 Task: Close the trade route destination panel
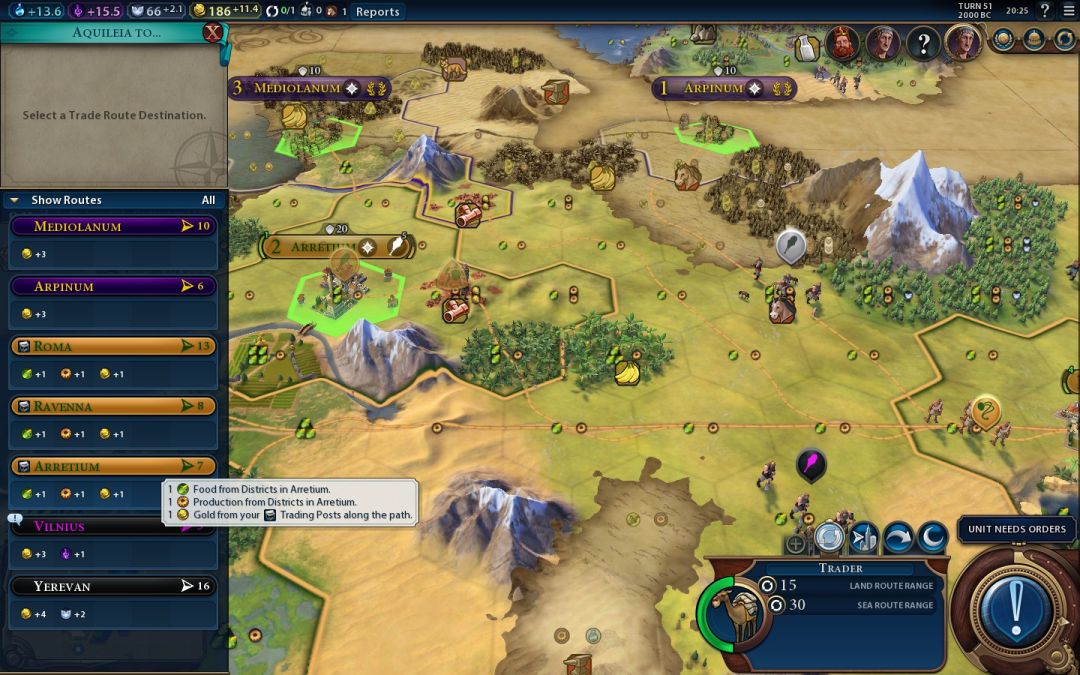pyautogui.click(x=212, y=32)
